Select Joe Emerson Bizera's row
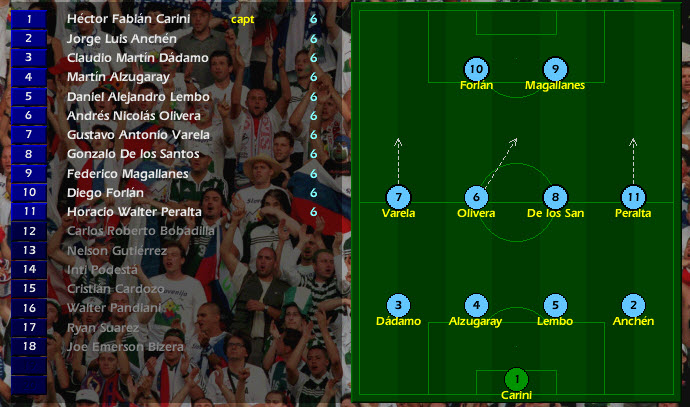Image resolution: width=690 pixels, height=407 pixels. tap(125, 346)
